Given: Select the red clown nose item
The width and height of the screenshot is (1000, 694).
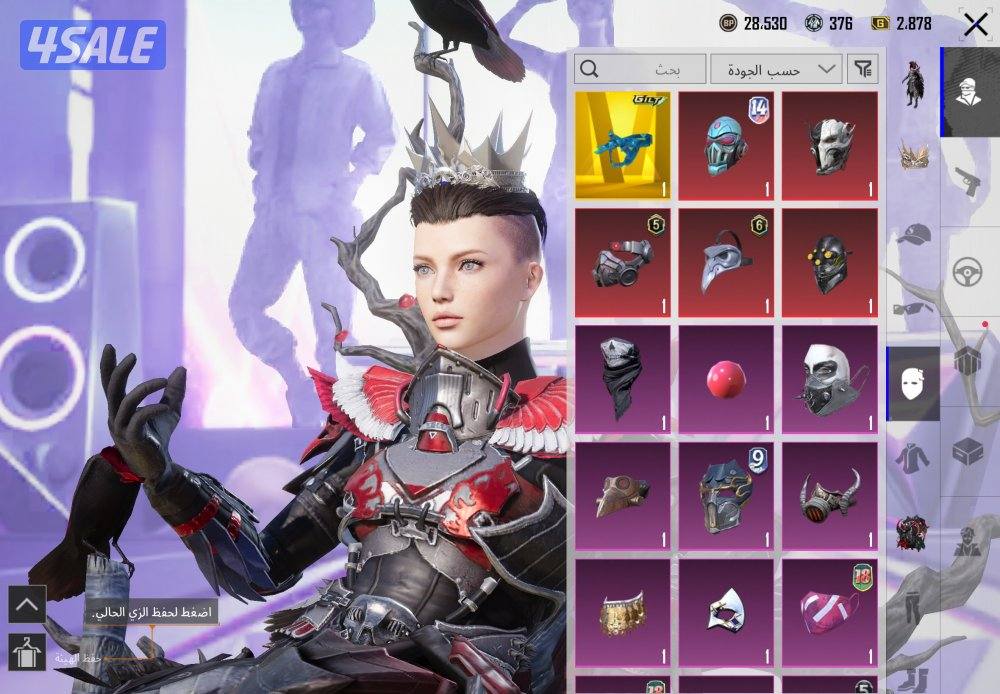Looking at the screenshot, I should pyautogui.click(x=727, y=380).
